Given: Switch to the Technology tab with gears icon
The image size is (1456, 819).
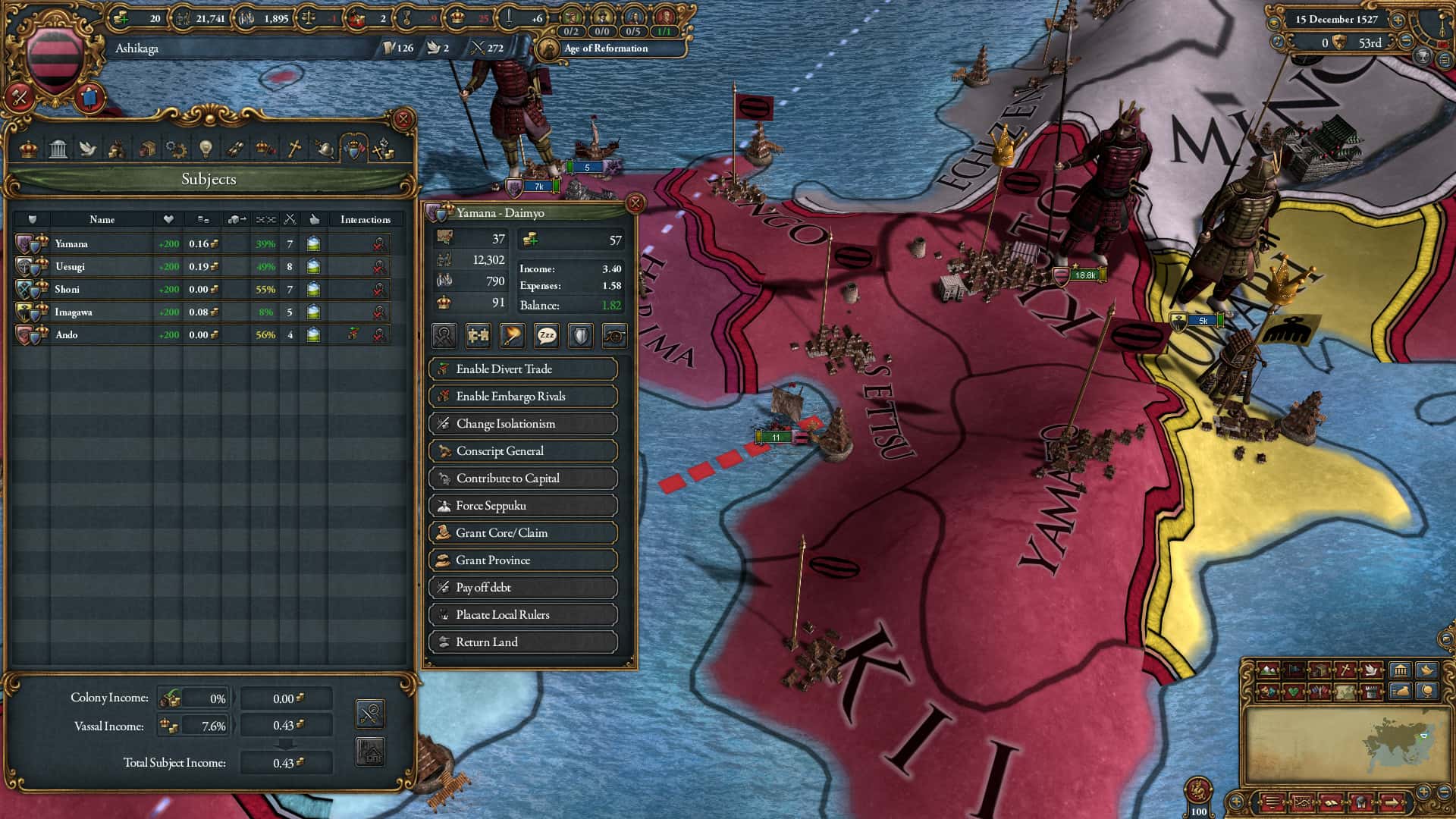Looking at the screenshot, I should [x=175, y=149].
